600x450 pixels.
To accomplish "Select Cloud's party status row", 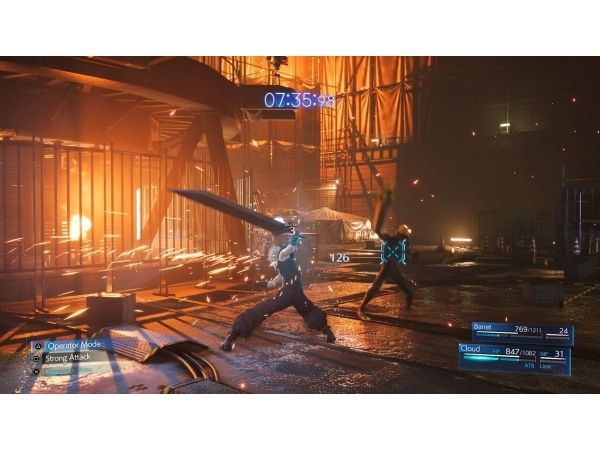I will (514, 354).
